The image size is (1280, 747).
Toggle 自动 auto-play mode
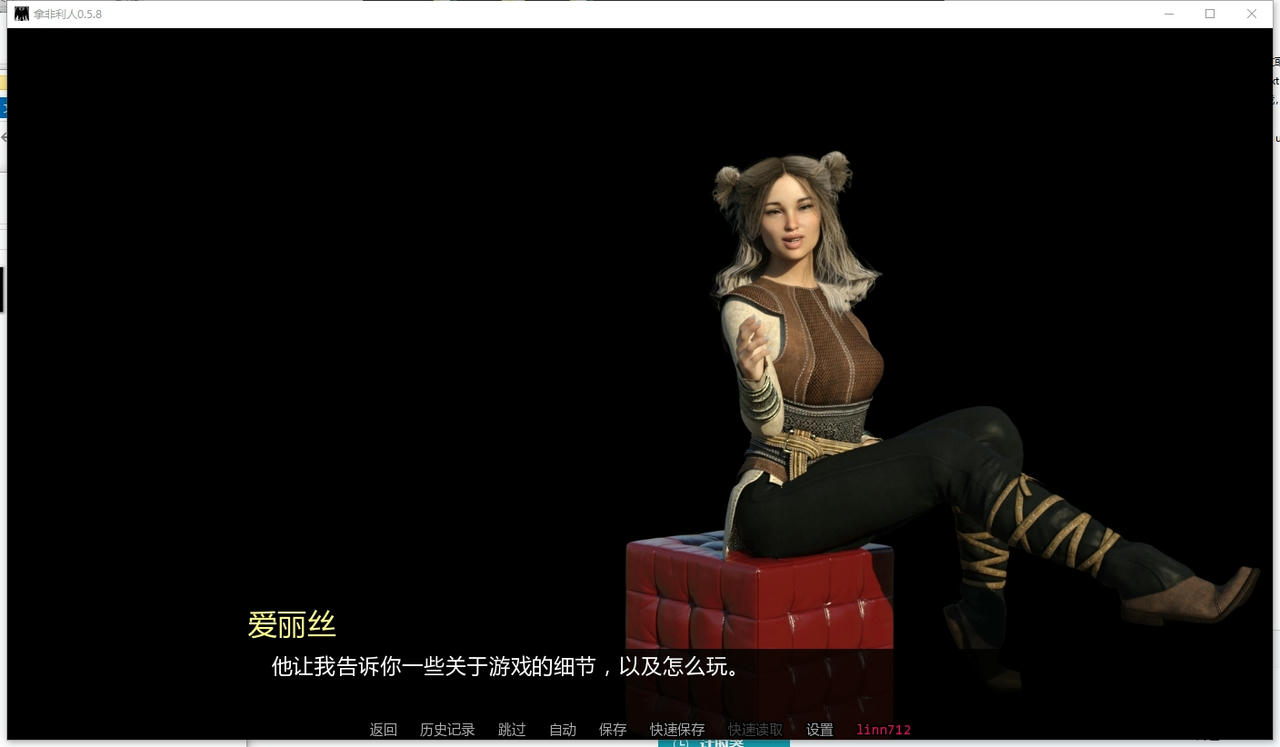click(562, 729)
